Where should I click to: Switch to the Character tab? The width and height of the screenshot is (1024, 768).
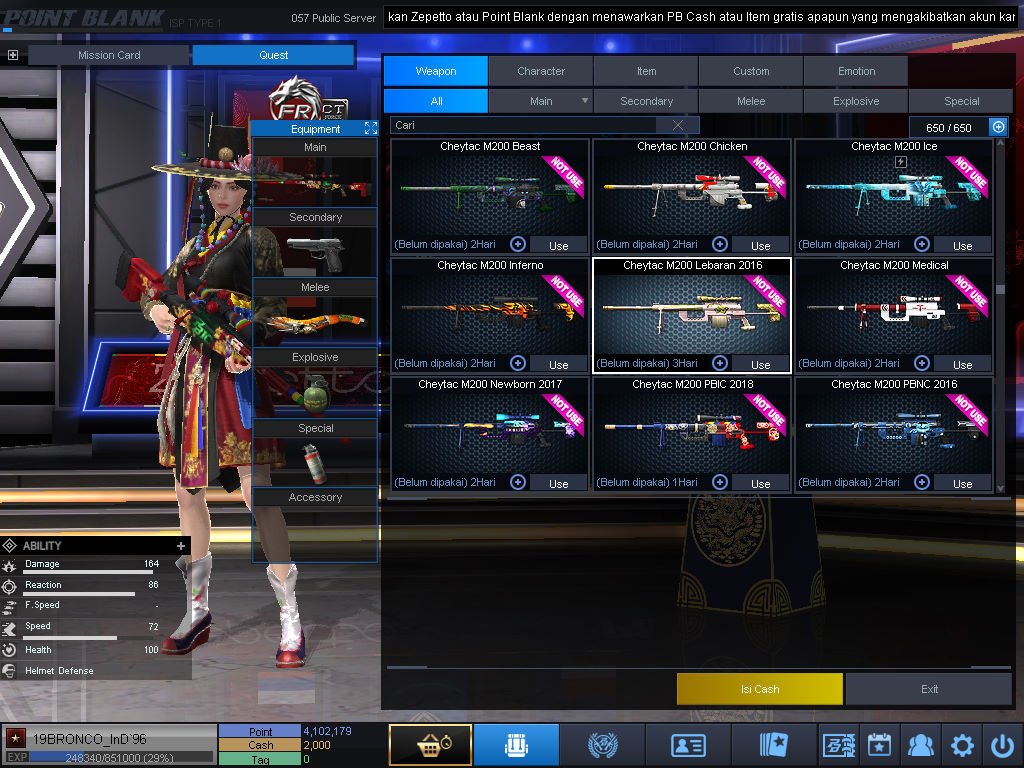click(x=541, y=71)
